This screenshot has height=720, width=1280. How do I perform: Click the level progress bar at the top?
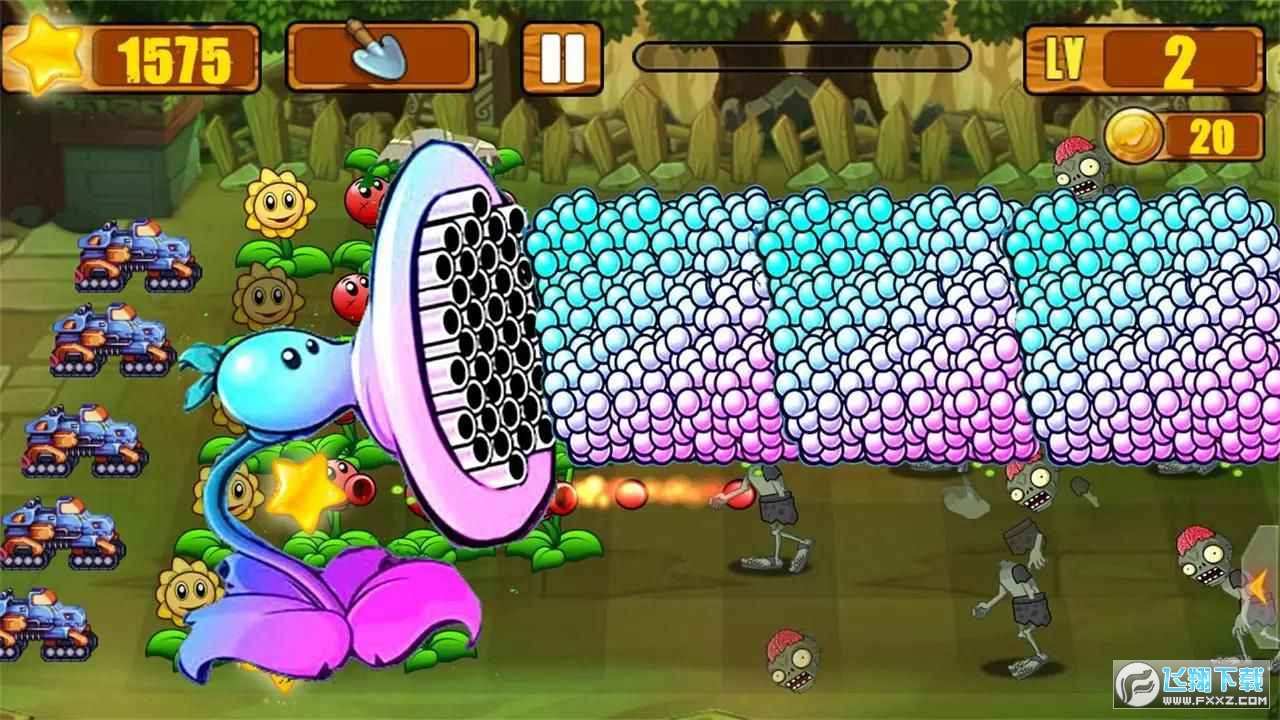click(800, 57)
